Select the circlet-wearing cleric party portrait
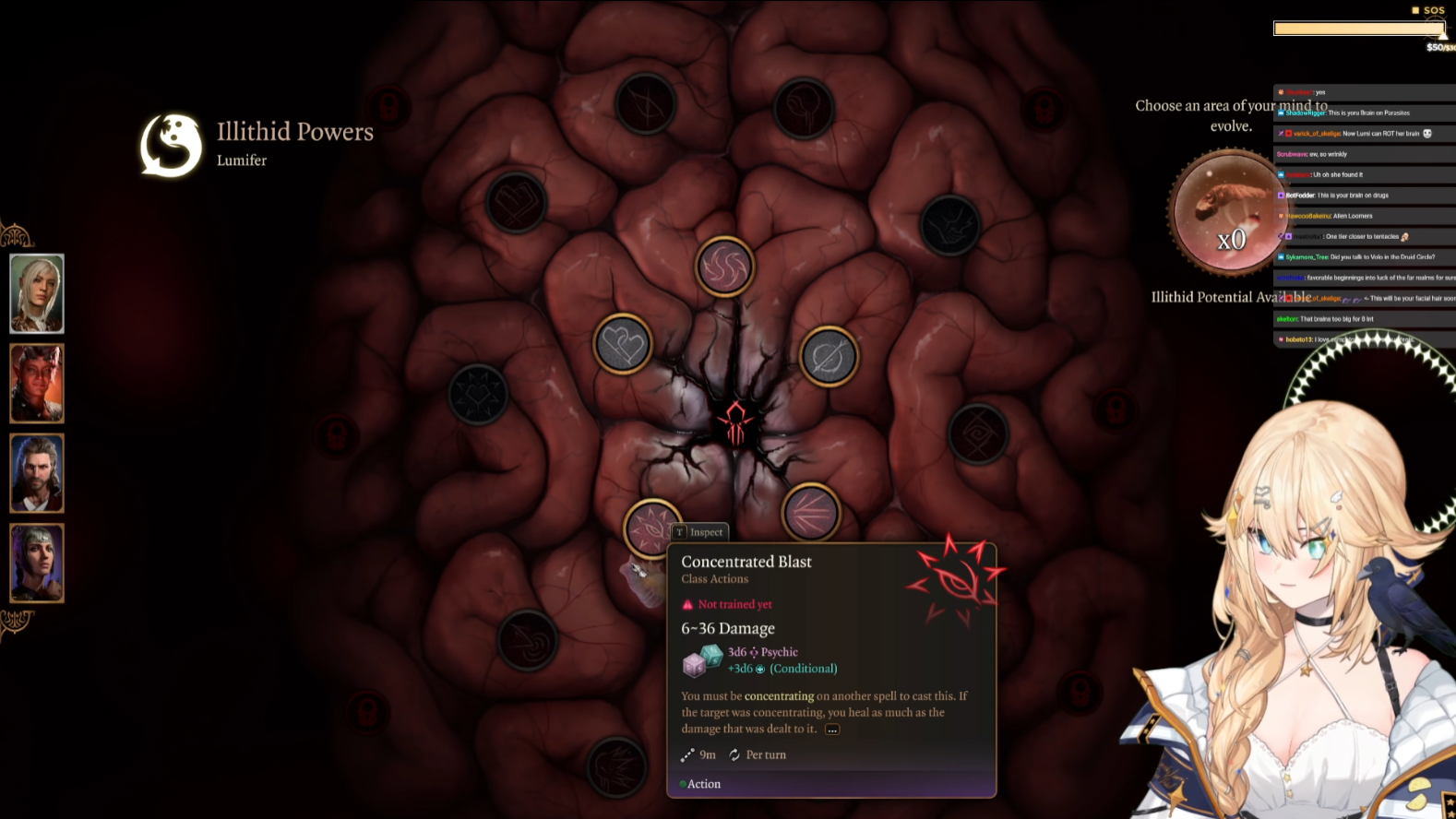1456x819 pixels. click(x=37, y=563)
